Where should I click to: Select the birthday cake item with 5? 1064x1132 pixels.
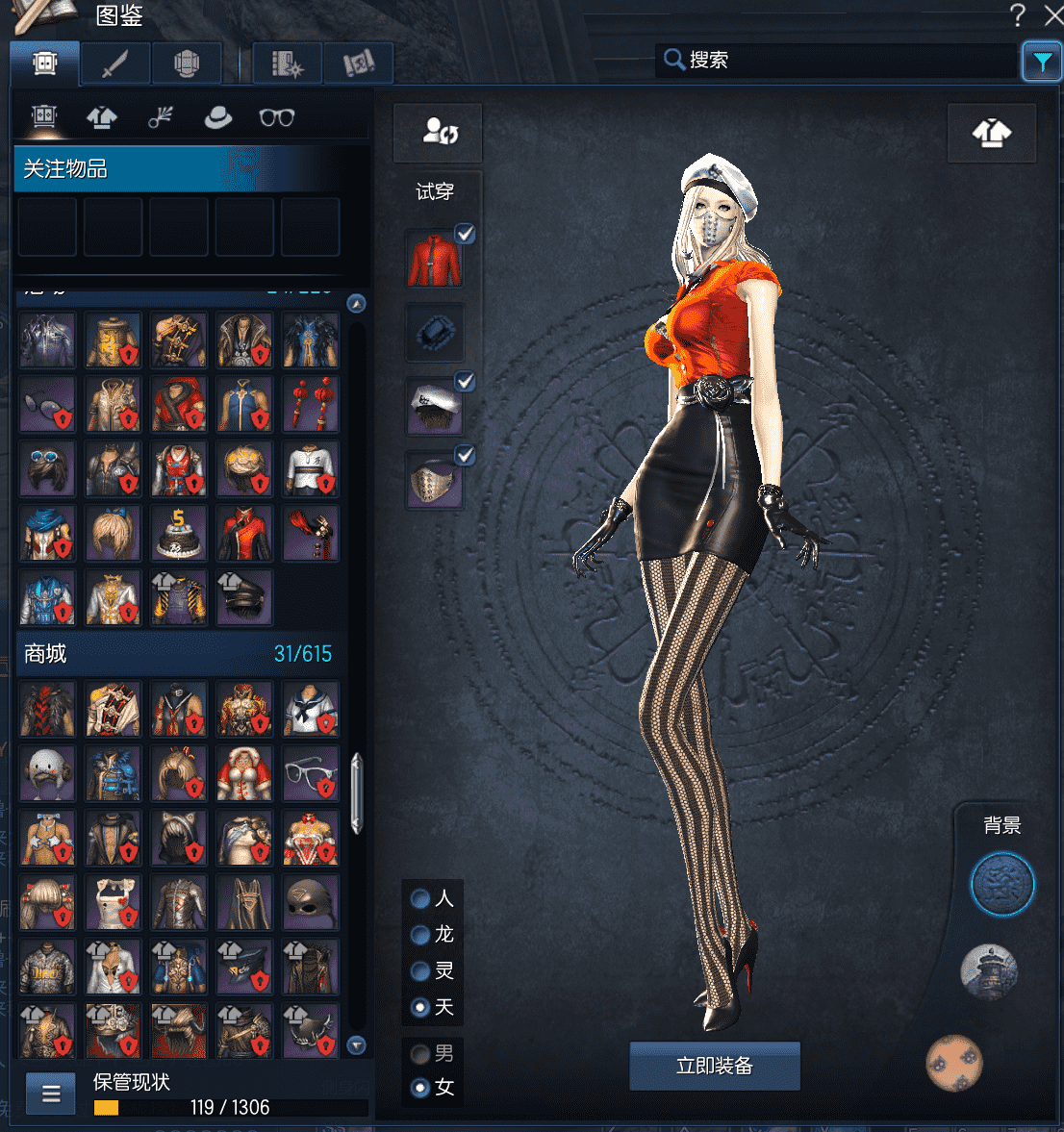tap(178, 534)
